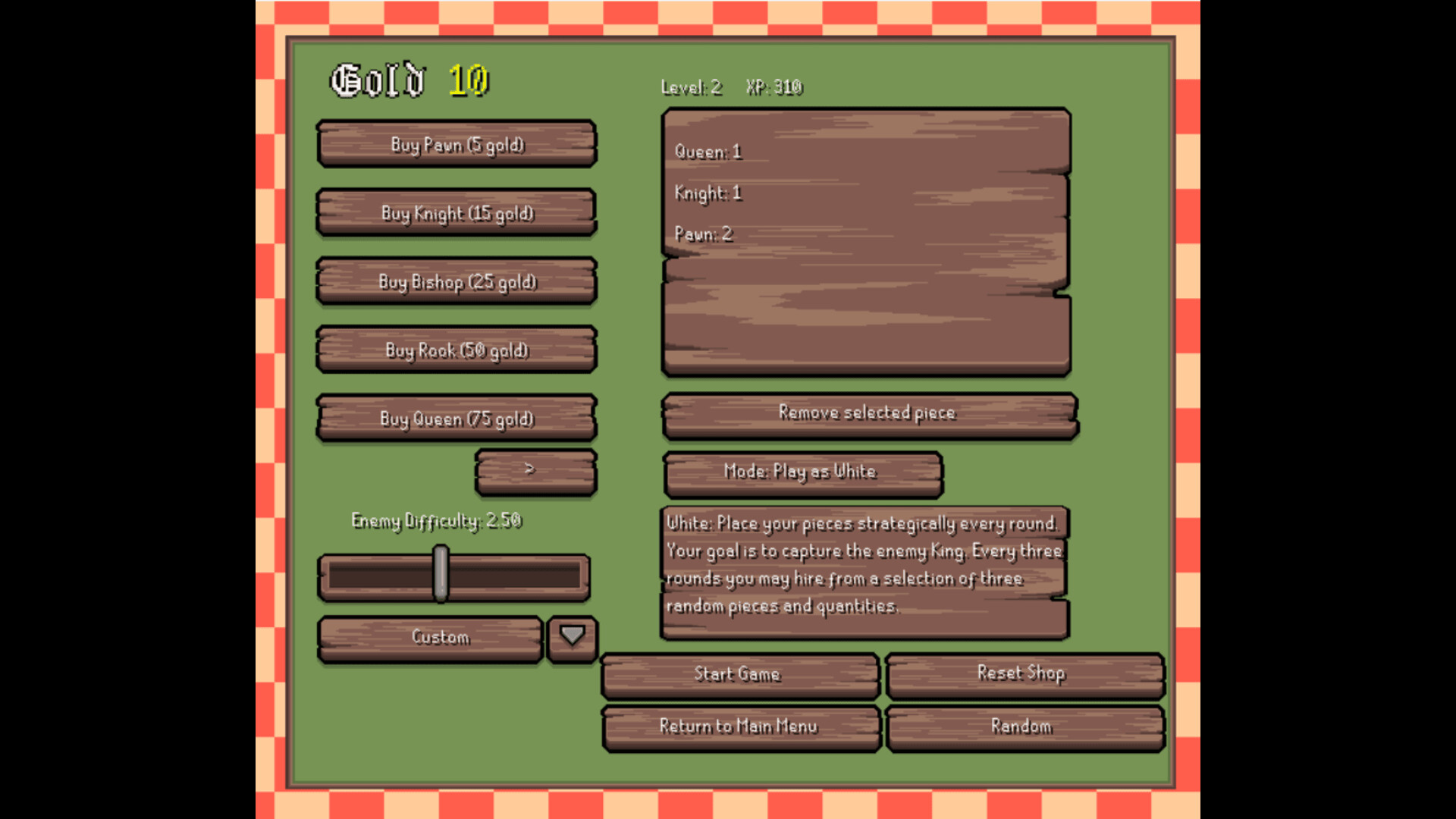Buy a Queen for 75 gold
Image resolution: width=1456 pixels, height=819 pixels.
click(456, 418)
